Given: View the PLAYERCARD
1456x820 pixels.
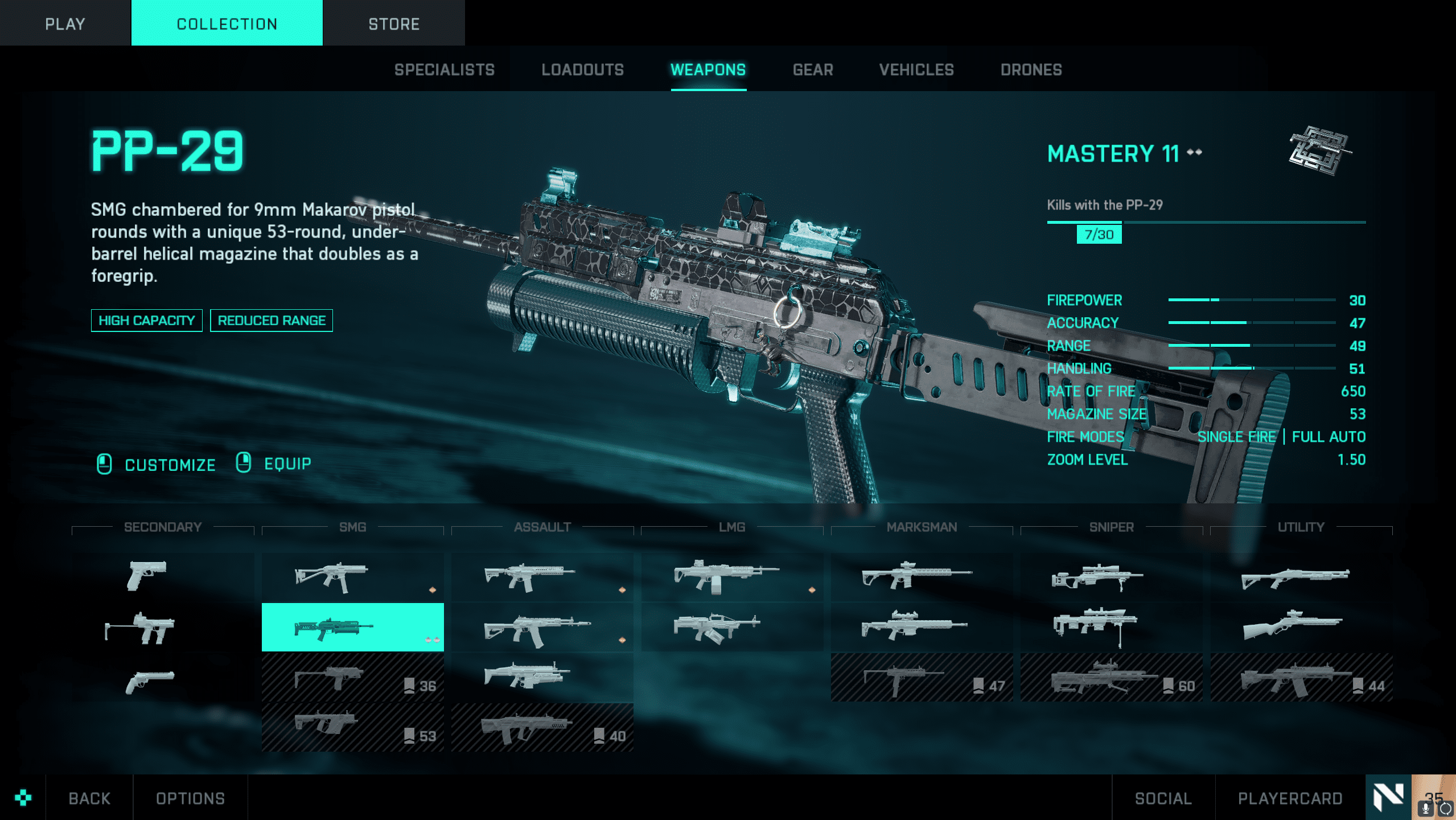Looking at the screenshot, I should pos(1290,798).
